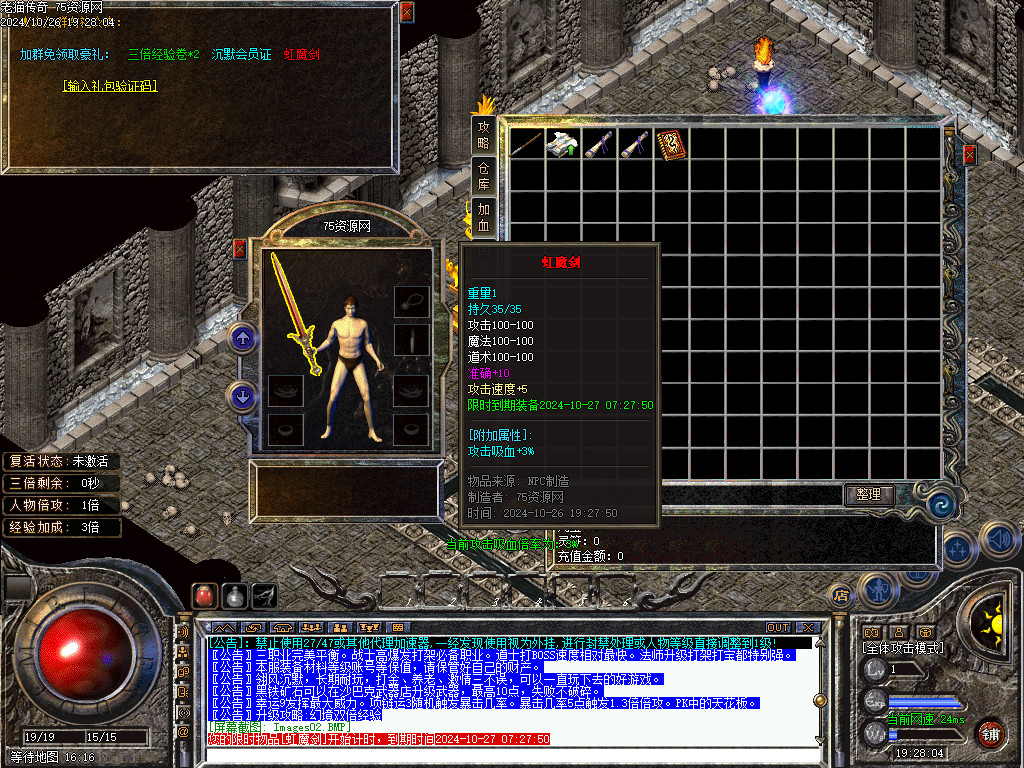Toggle the sound speaker icon
This screenshot has width=1024, height=768.
pyautogui.click(x=998, y=539)
